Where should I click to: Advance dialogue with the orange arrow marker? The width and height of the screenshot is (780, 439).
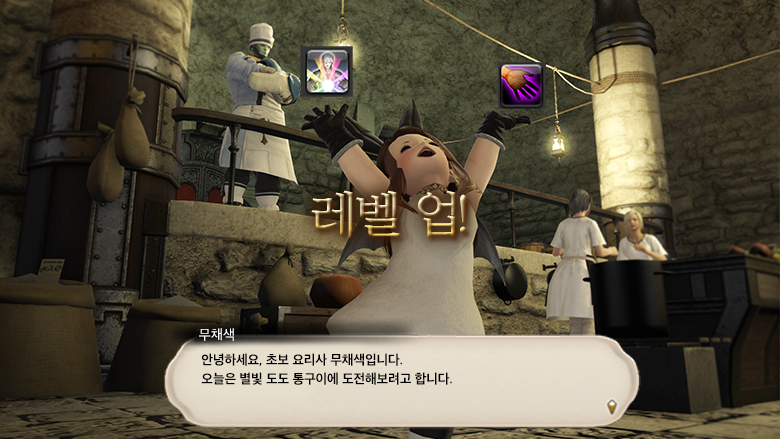612,405
